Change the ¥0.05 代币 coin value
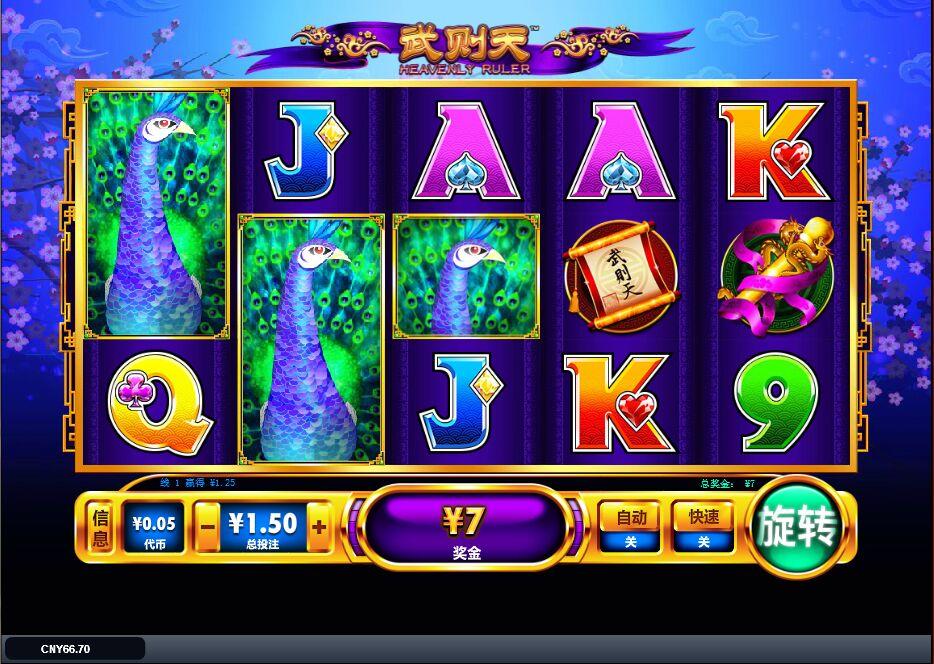The width and height of the screenshot is (934, 664). 152,527
